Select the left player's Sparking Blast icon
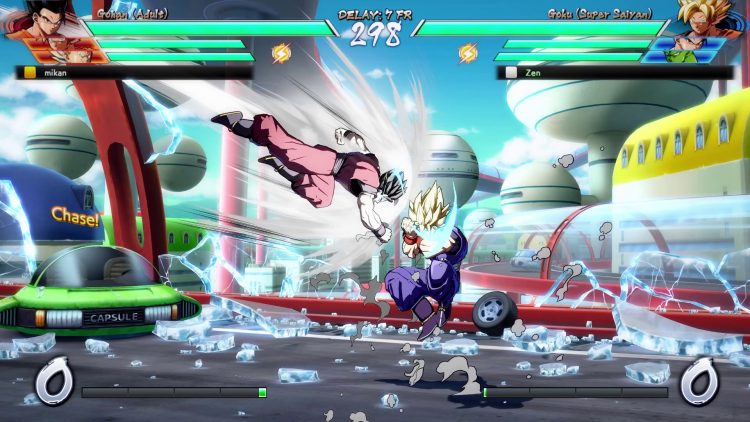Viewport: 750px width, 422px height. tap(282, 53)
